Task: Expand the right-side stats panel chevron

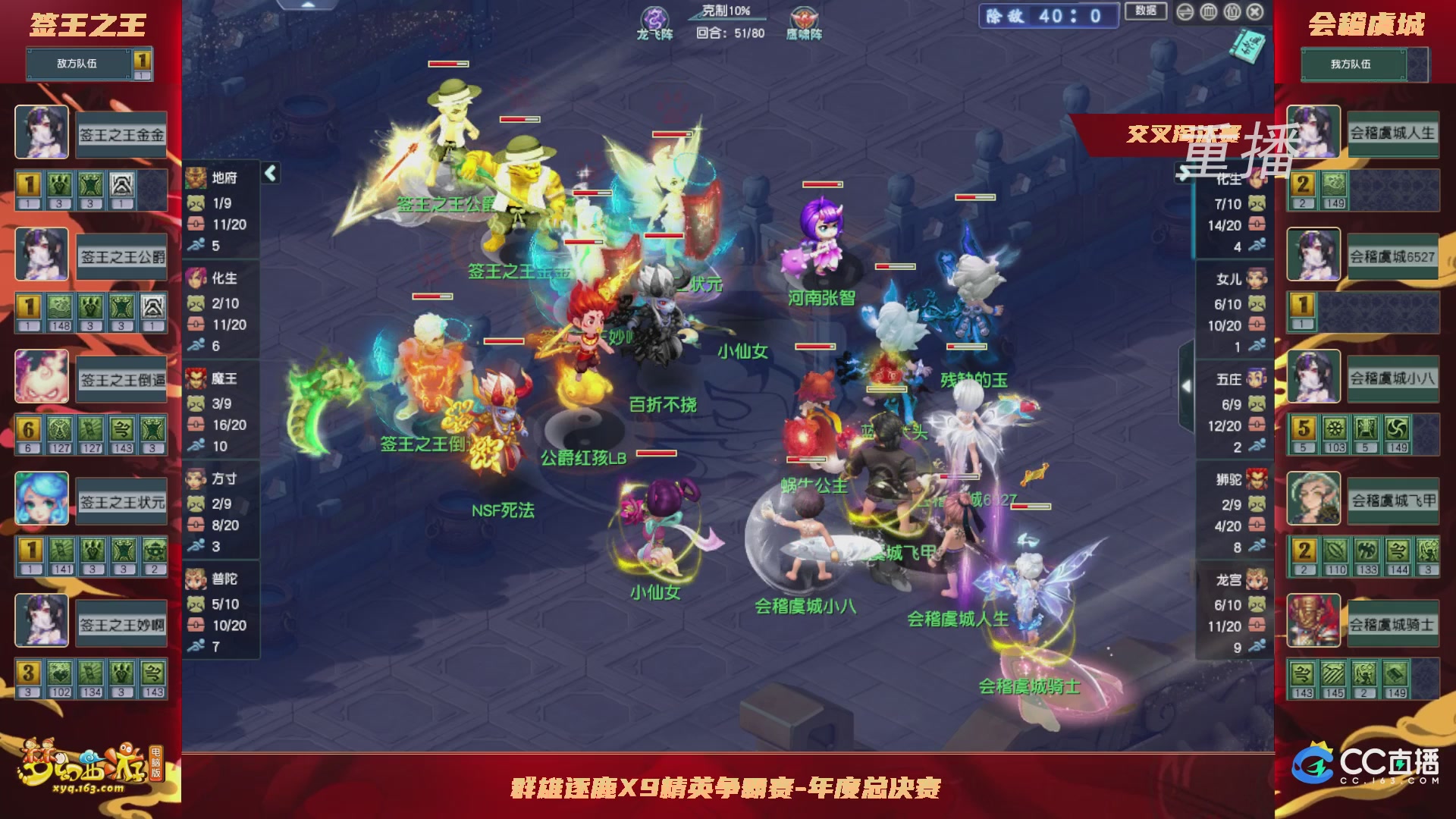Action: point(1188,387)
